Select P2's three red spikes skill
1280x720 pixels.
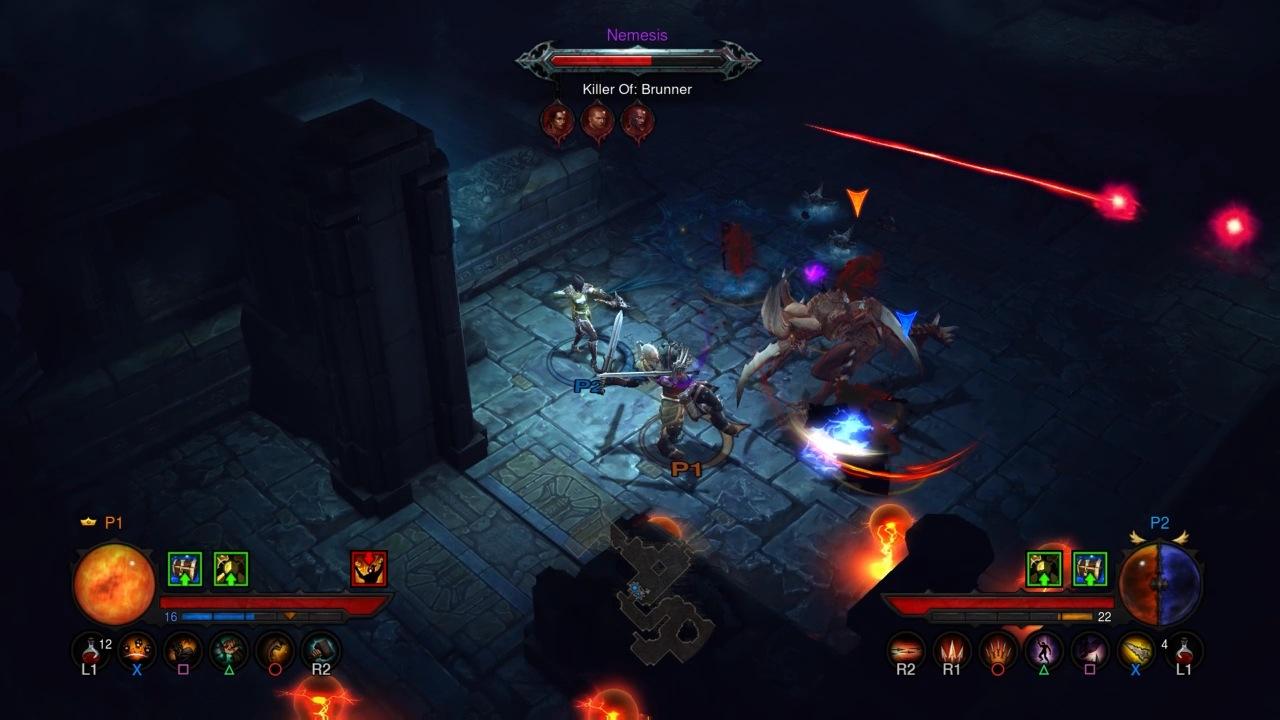(952, 651)
